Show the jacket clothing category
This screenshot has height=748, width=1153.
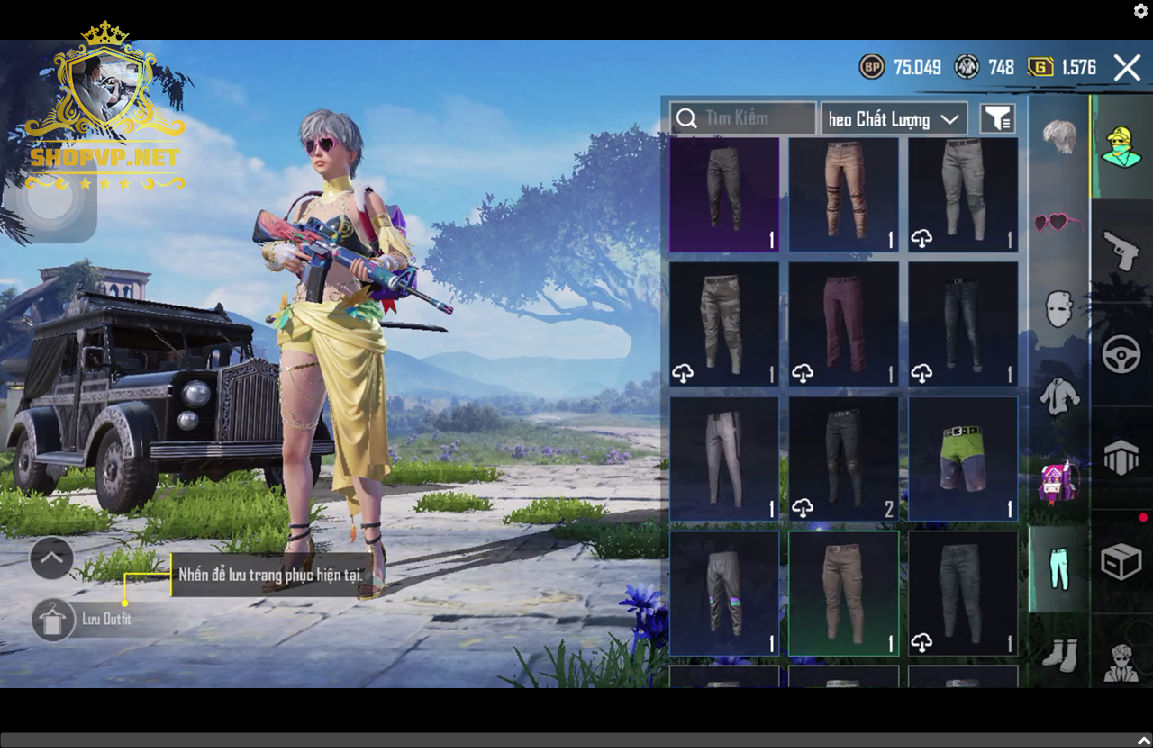pyautogui.click(x=1059, y=397)
